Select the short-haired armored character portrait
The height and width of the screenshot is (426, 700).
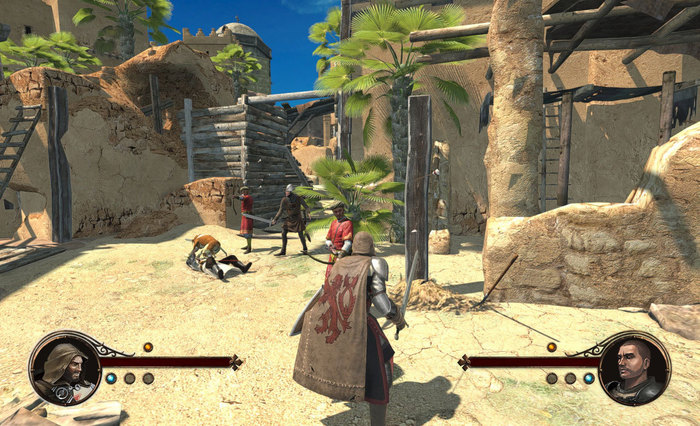tap(634, 368)
